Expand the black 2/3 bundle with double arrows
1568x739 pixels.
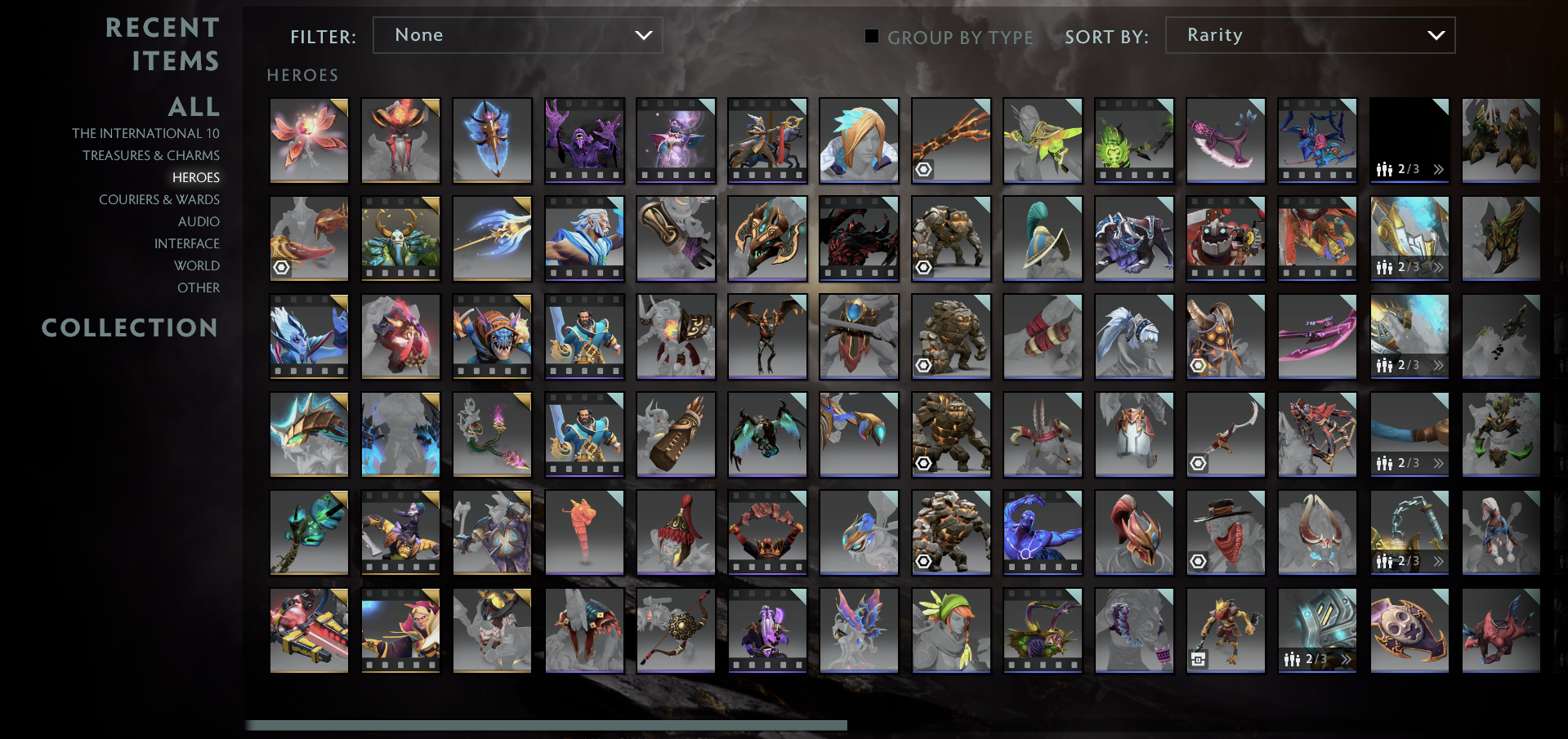[x=1438, y=169]
